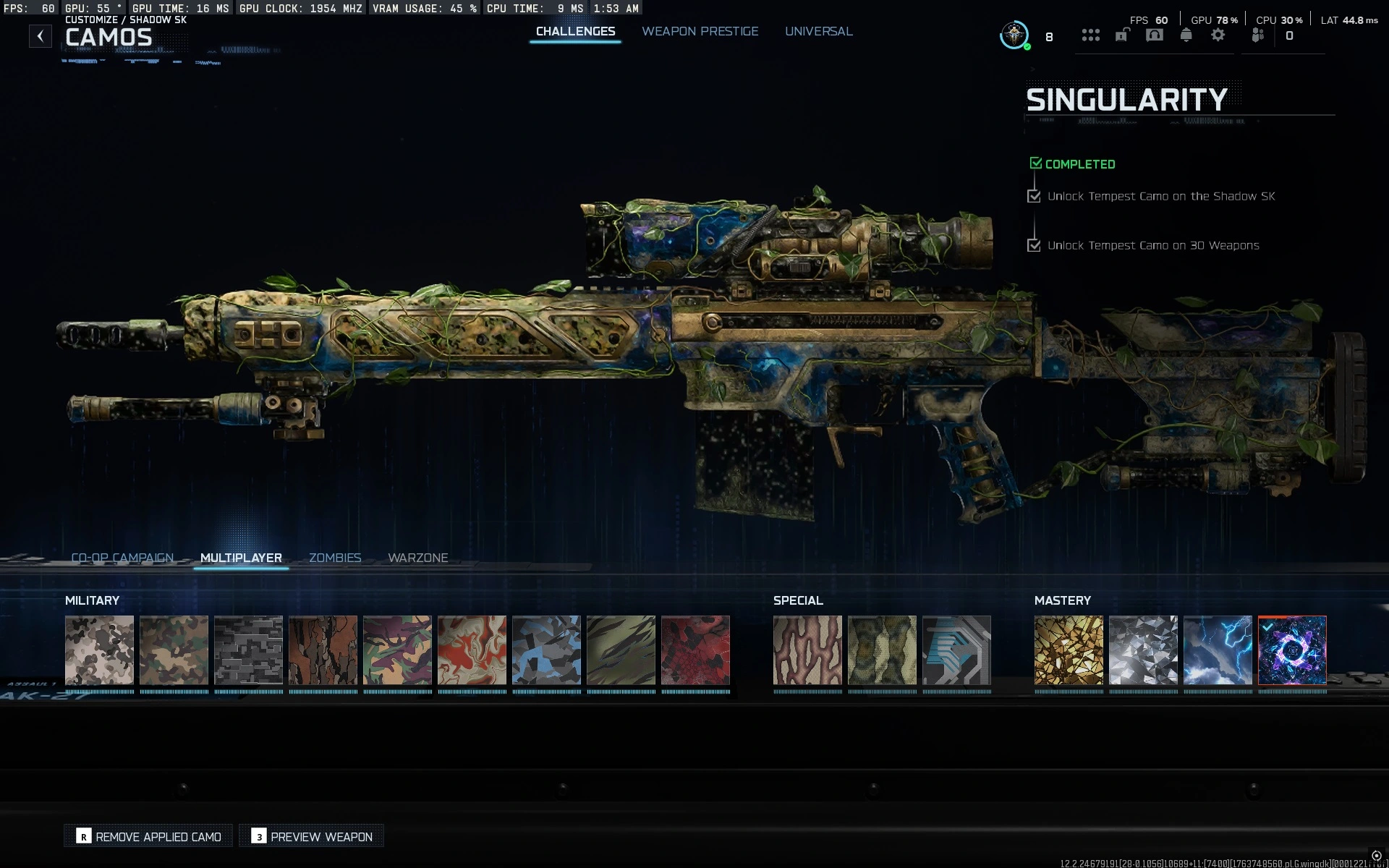
Task: Toggle the Unlock Tempest Camo on 30 Weapons checkbox
Action: point(1034,245)
